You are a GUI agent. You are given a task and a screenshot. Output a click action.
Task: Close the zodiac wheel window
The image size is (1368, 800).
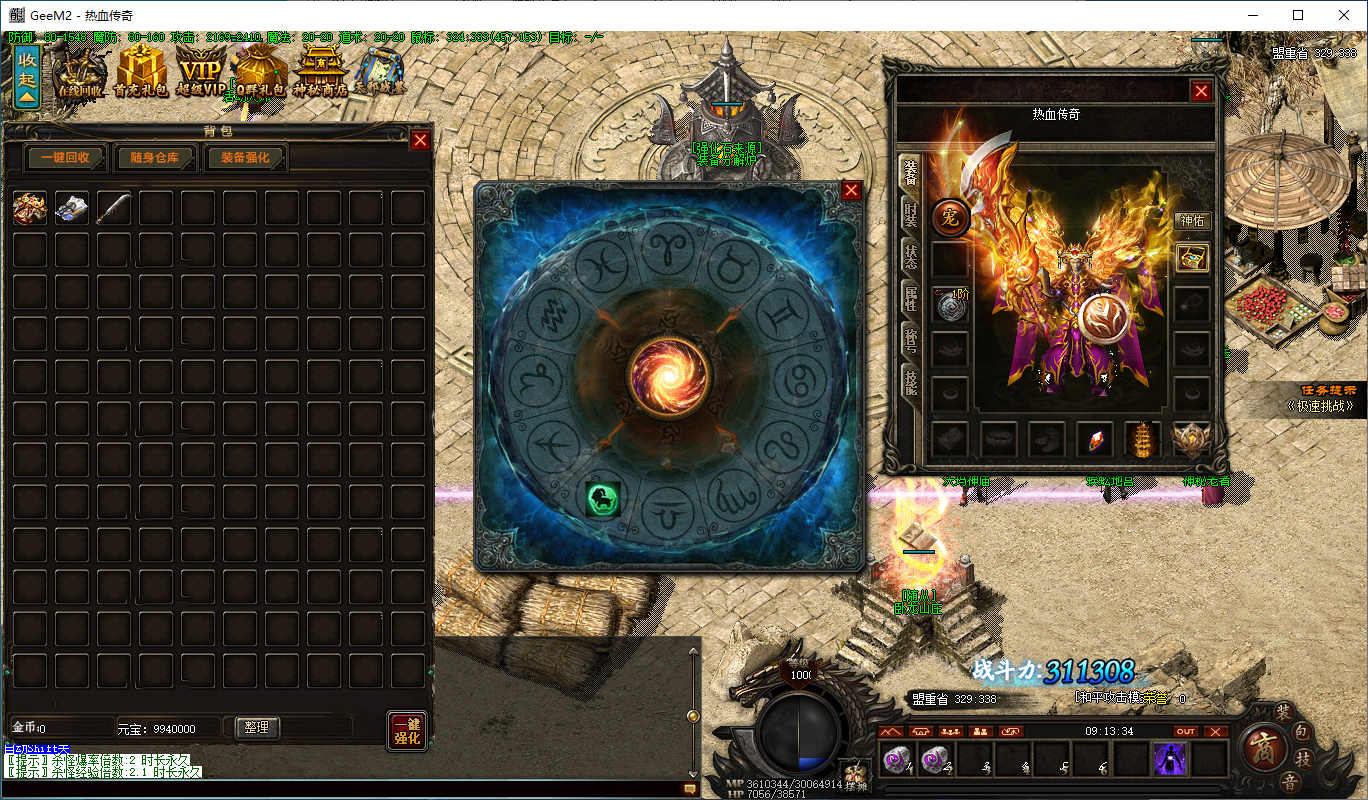(851, 191)
